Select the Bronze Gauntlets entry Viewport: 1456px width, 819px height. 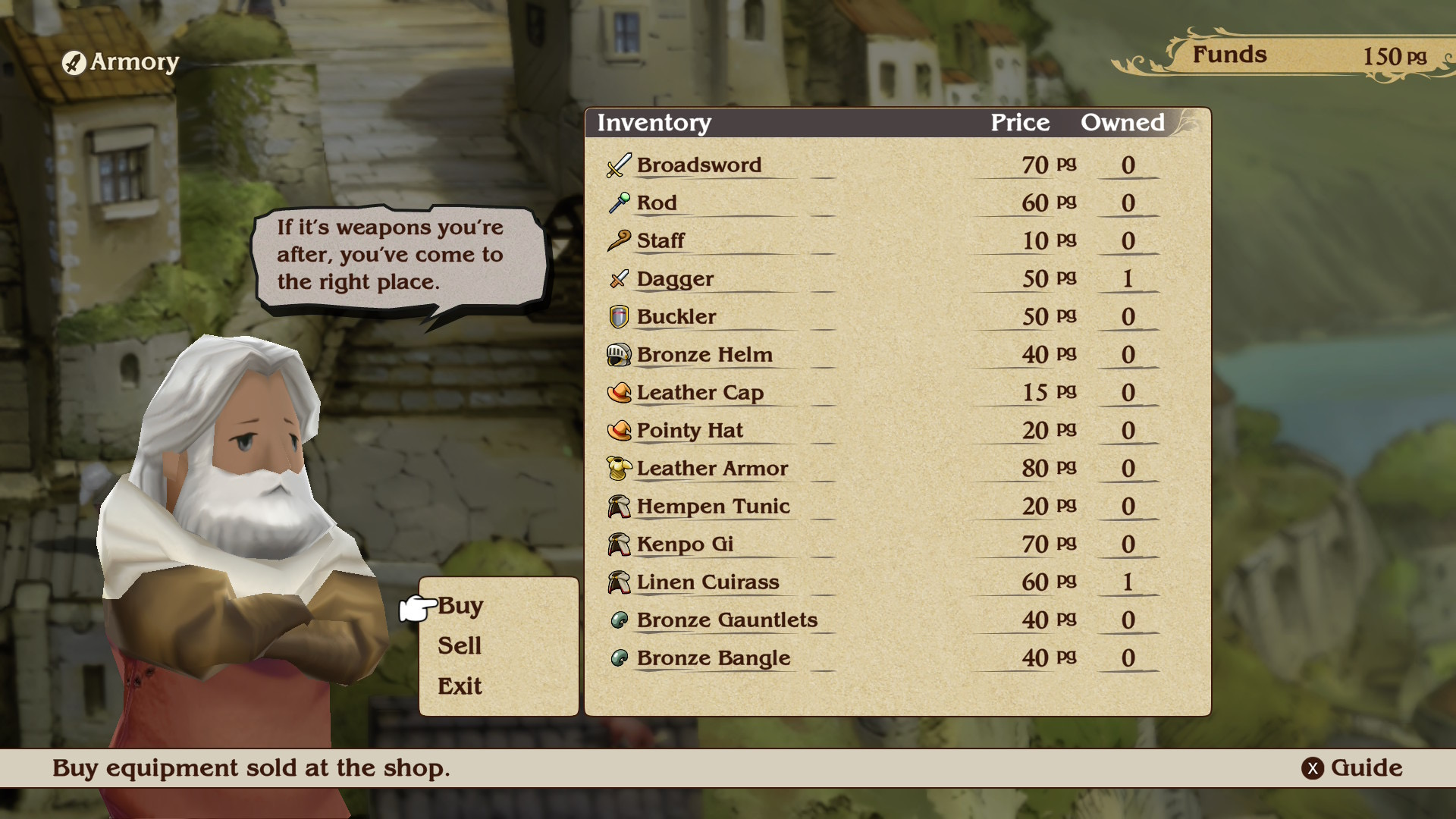pyautogui.click(x=726, y=620)
